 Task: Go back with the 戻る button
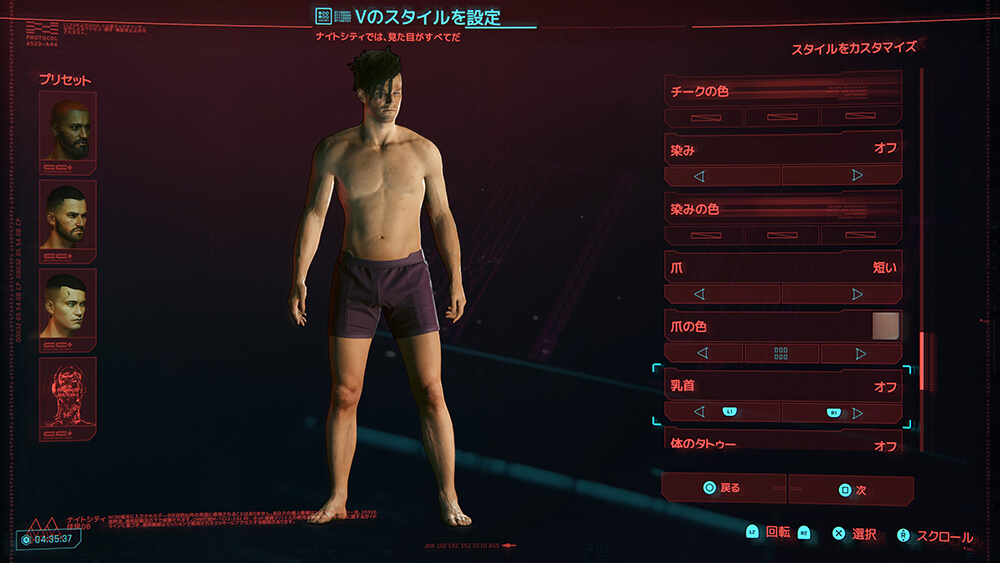(723, 488)
